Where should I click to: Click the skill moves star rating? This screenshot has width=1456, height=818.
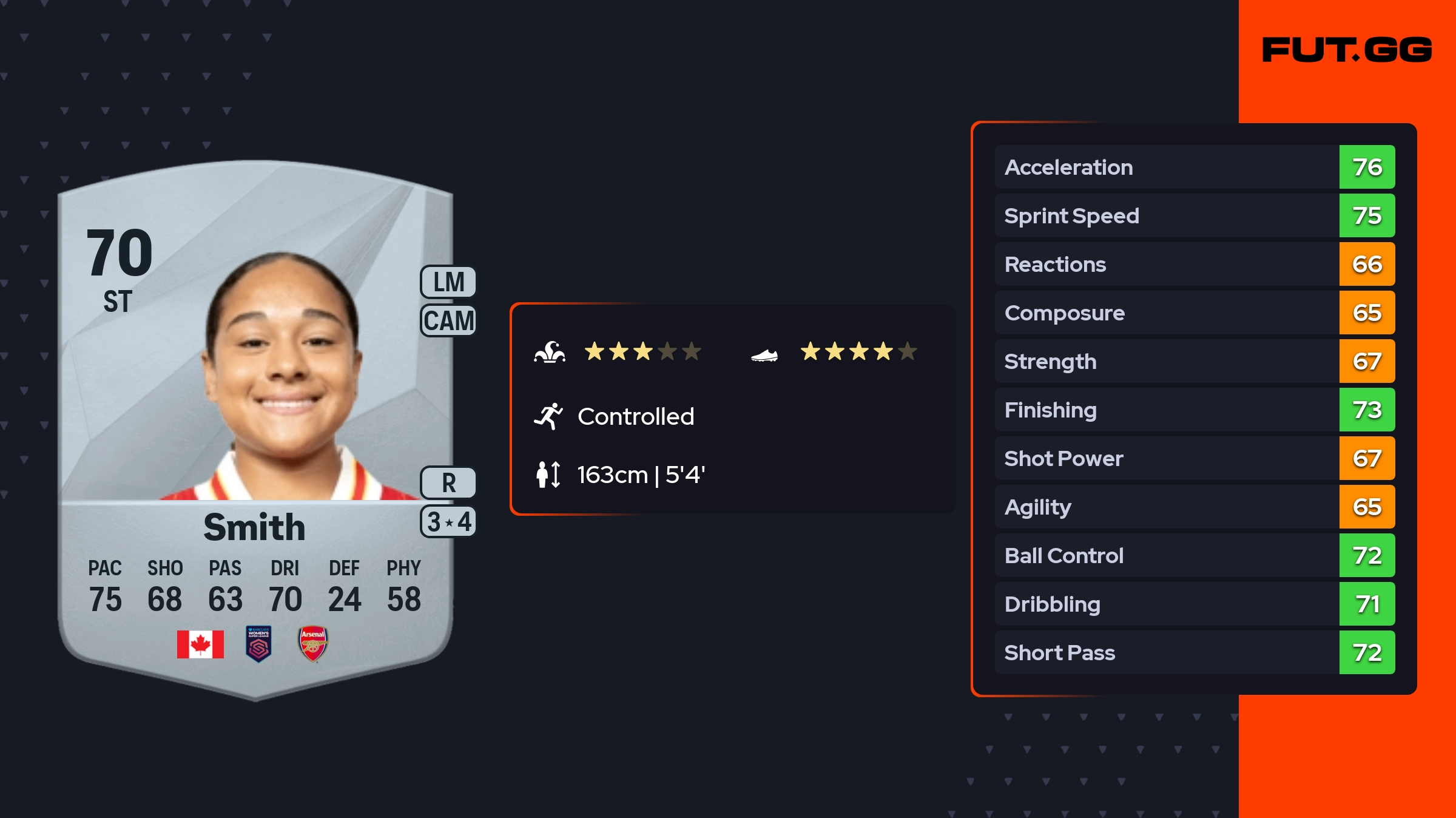tap(642, 351)
